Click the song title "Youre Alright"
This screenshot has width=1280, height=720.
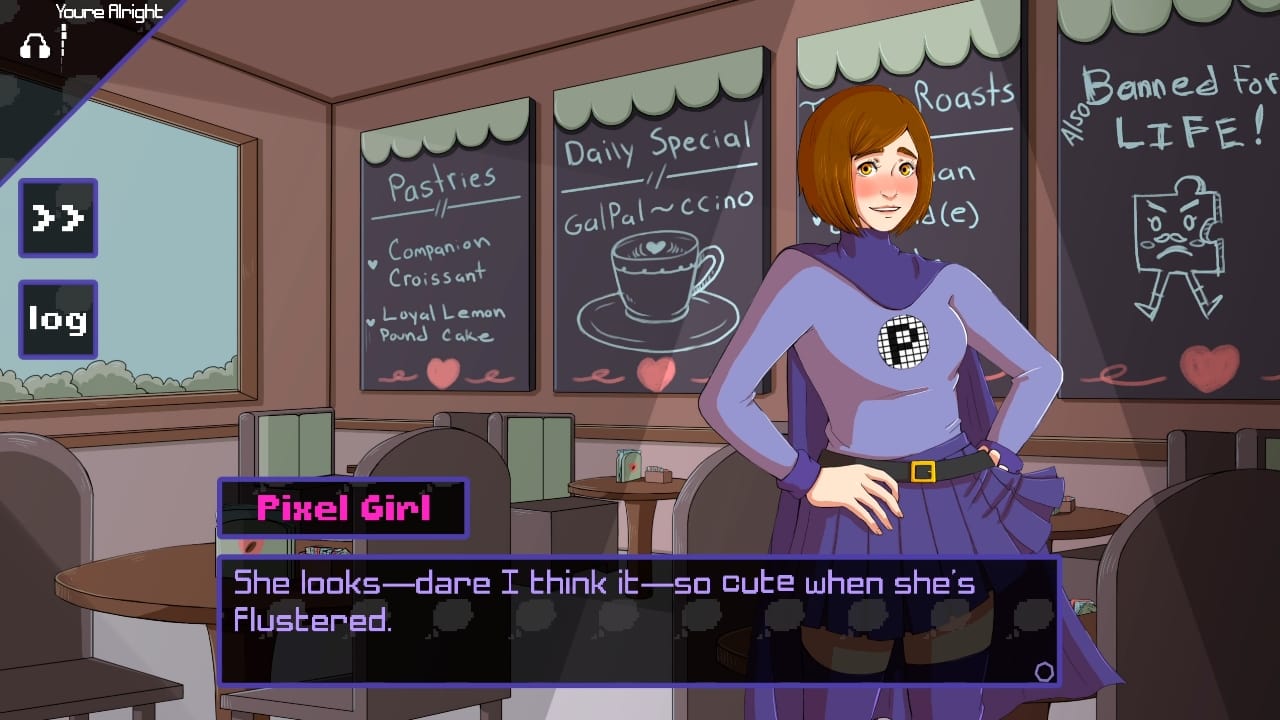pos(110,13)
